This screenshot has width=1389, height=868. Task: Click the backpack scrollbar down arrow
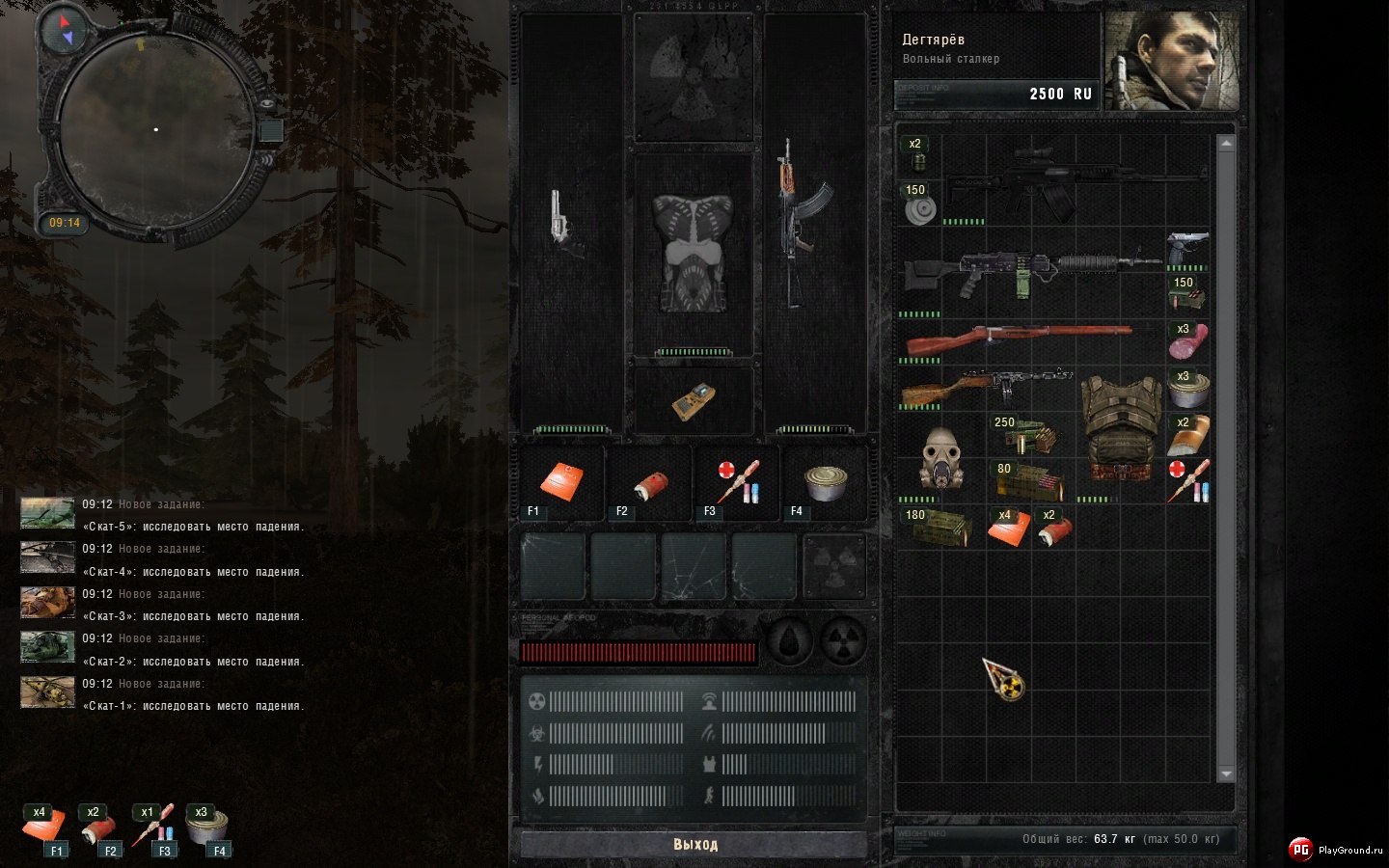click(x=1226, y=773)
